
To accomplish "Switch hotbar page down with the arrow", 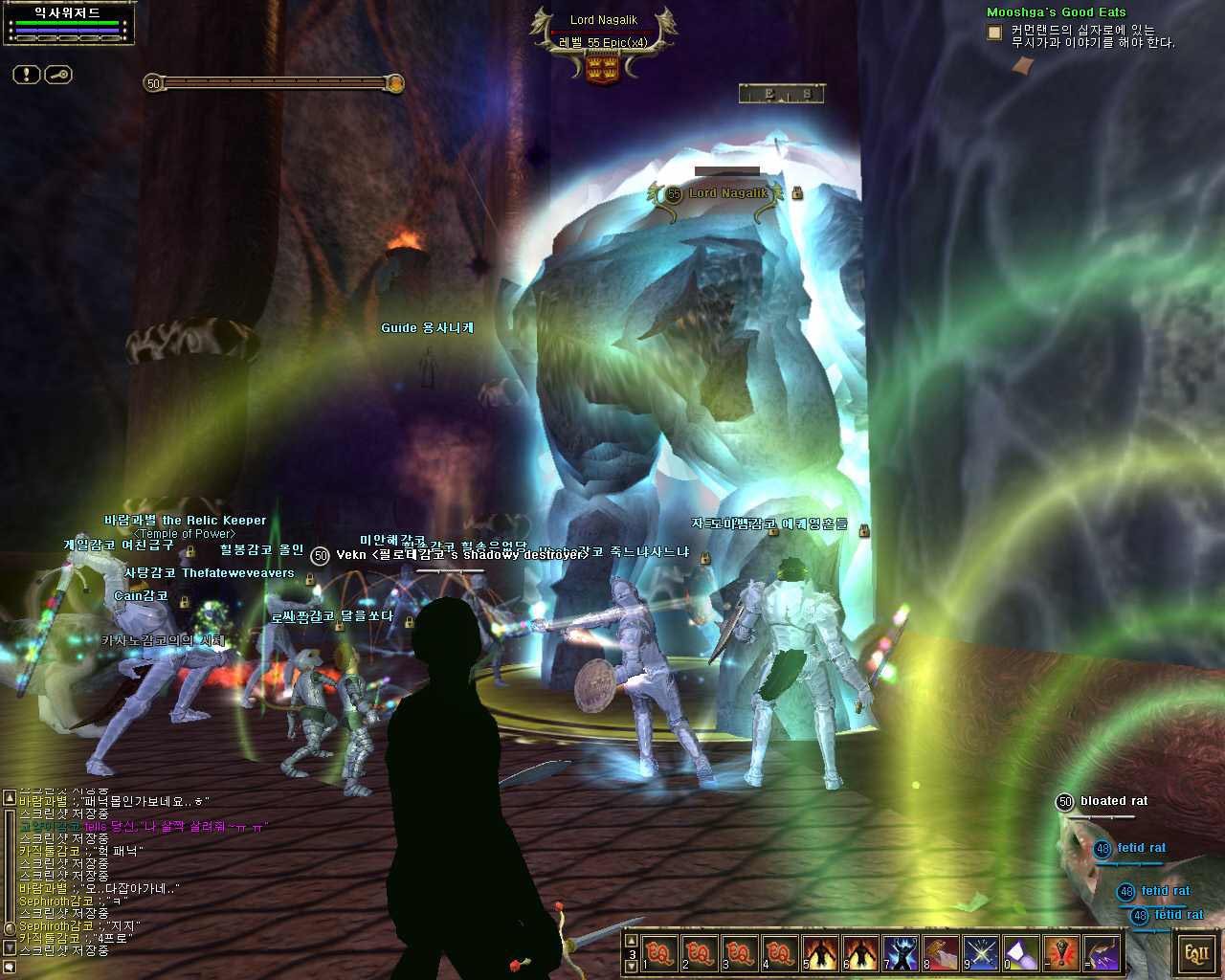I will [x=631, y=967].
